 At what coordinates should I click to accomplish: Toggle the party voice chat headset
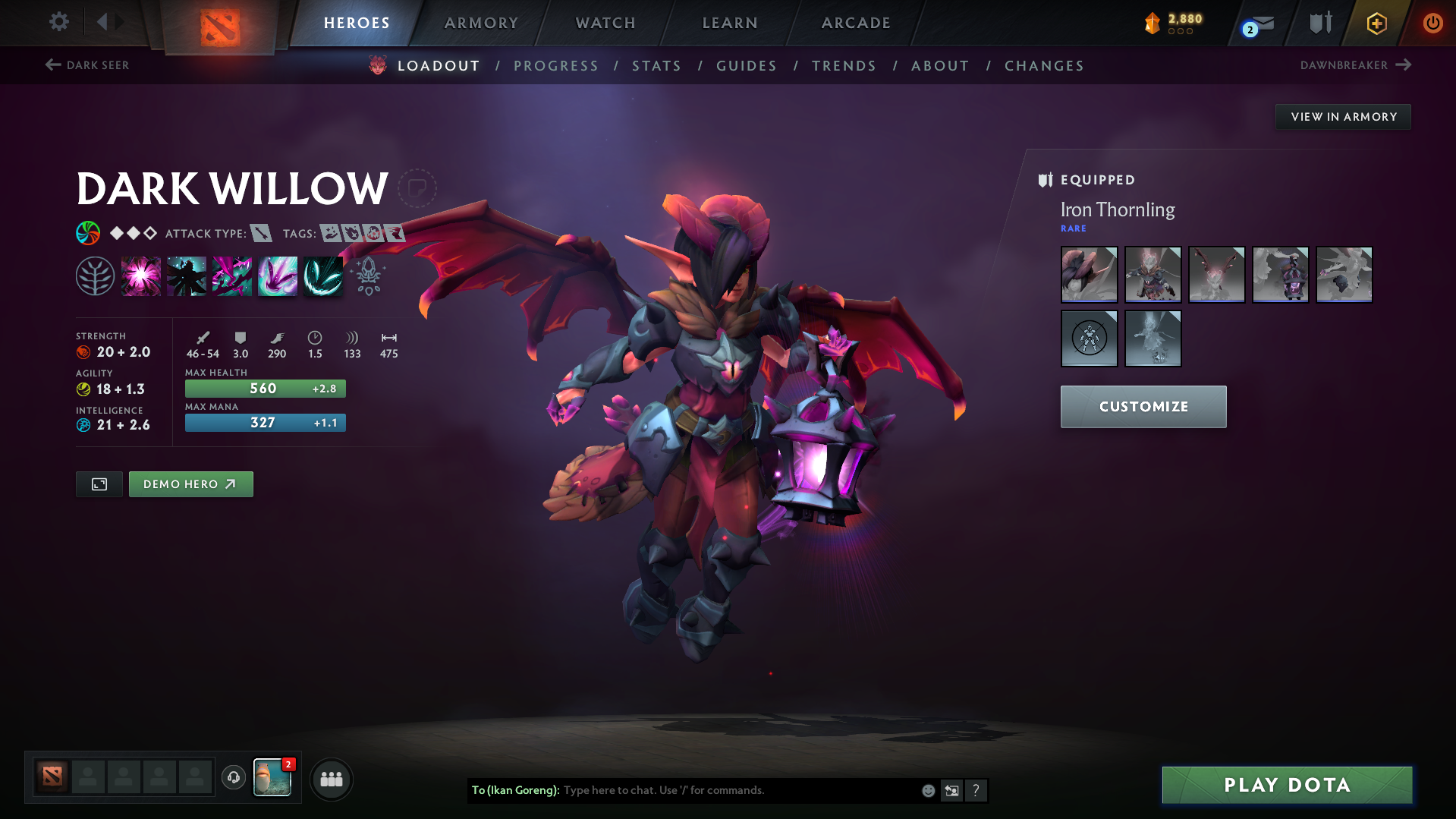[233, 779]
